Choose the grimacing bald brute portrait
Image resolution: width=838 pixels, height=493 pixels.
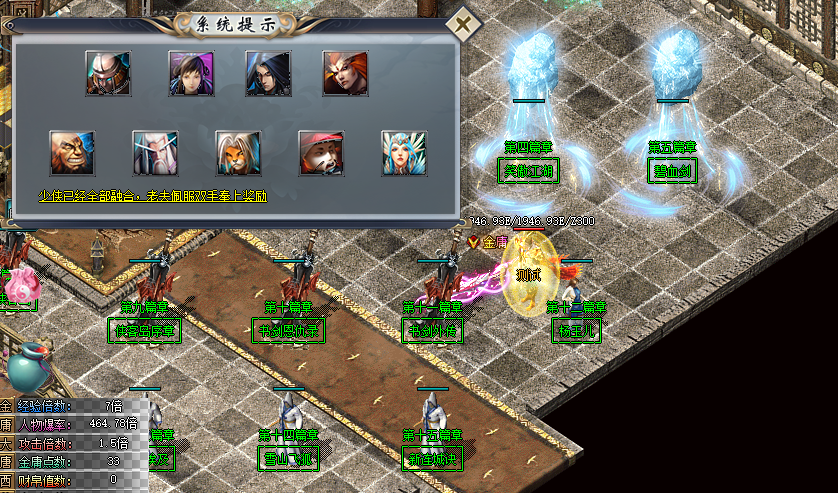pos(73,153)
